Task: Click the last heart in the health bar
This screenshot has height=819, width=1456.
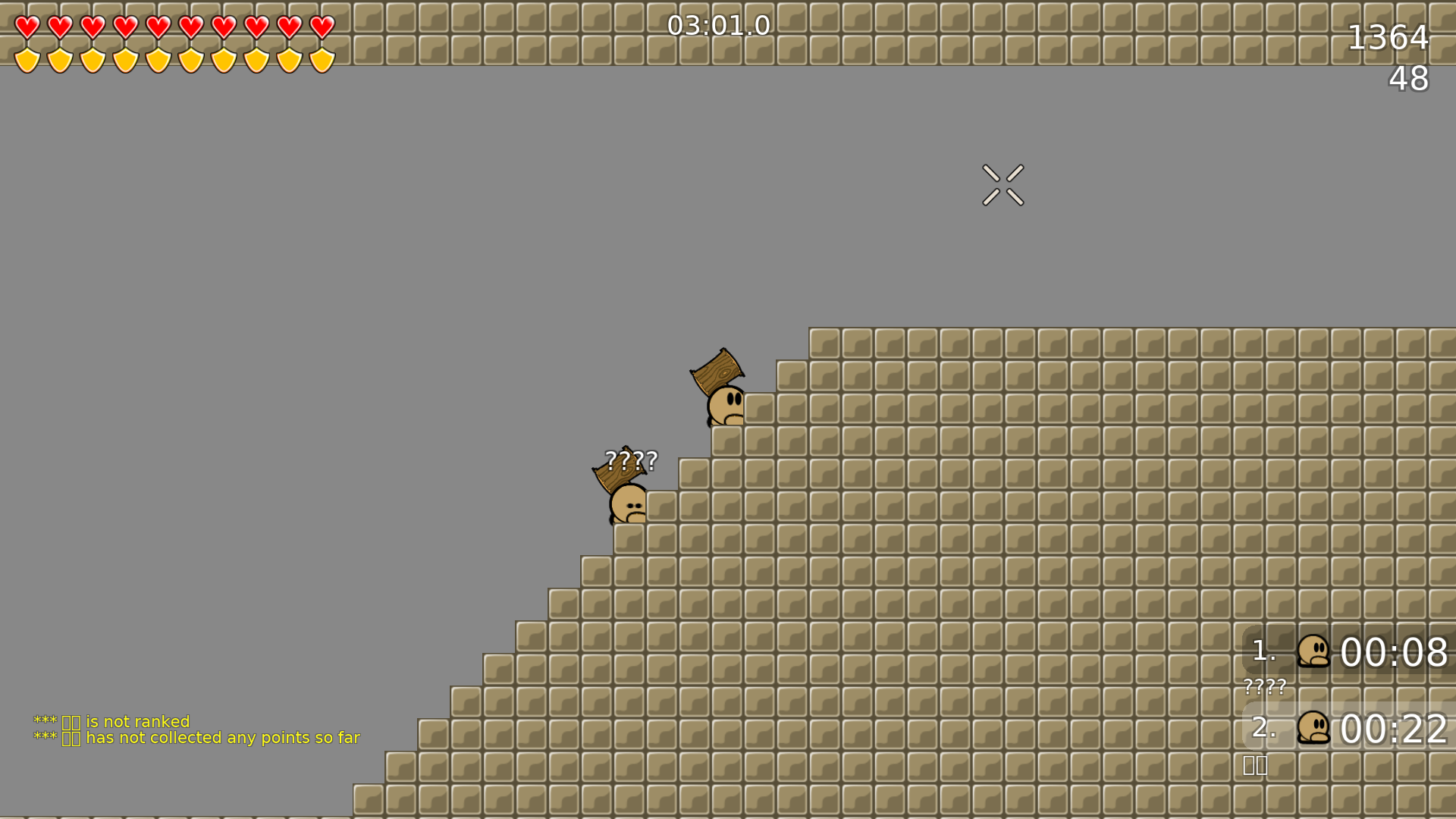Action: (322, 27)
